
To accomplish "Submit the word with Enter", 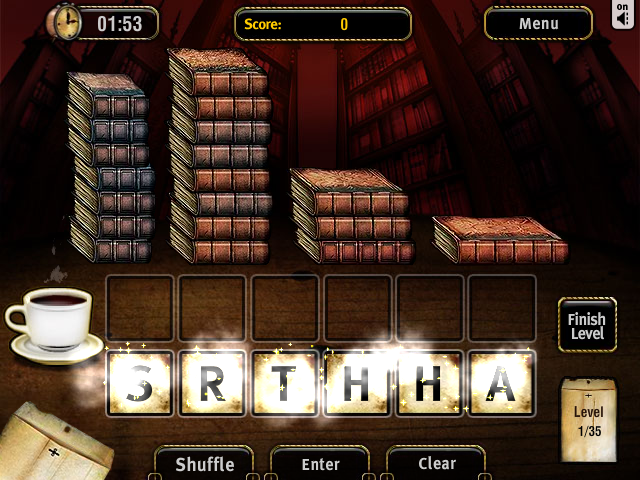I will click(x=320, y=464).
